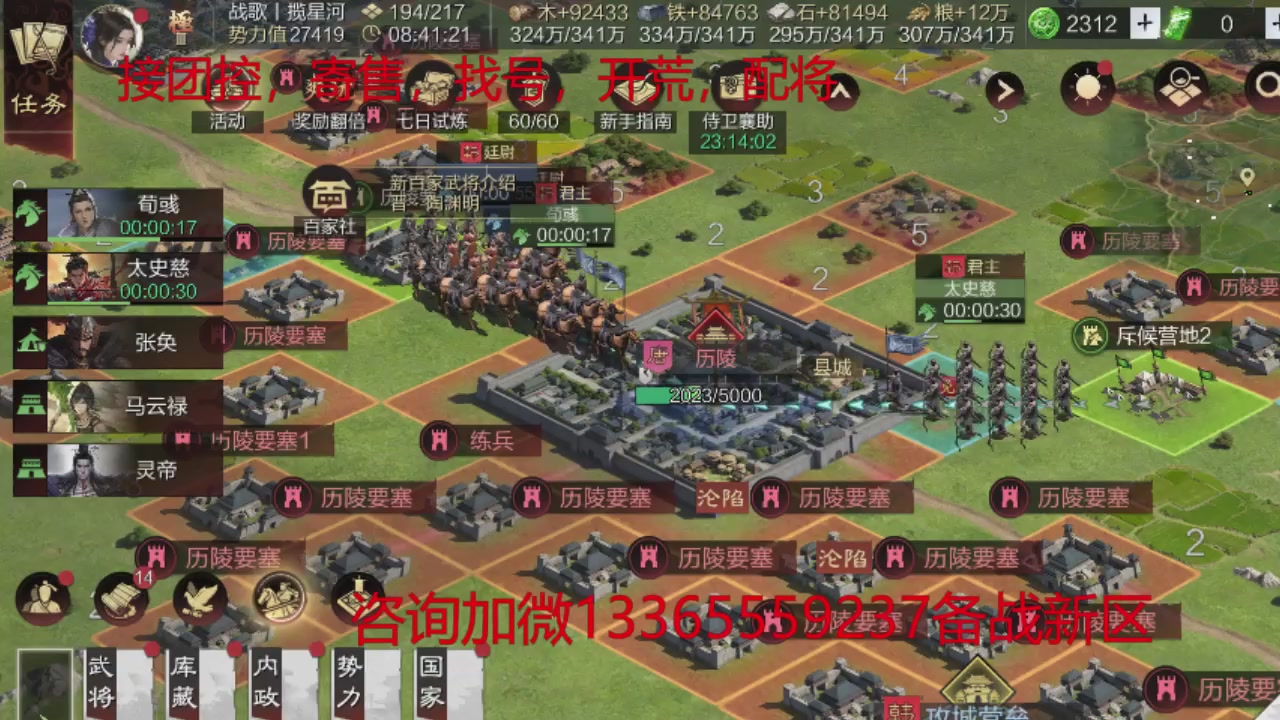Toggle the day-night sun icon with red dot
The width and height of the screenshot is (1280, 720).
pyautogui.click(x=1089, y=88)
